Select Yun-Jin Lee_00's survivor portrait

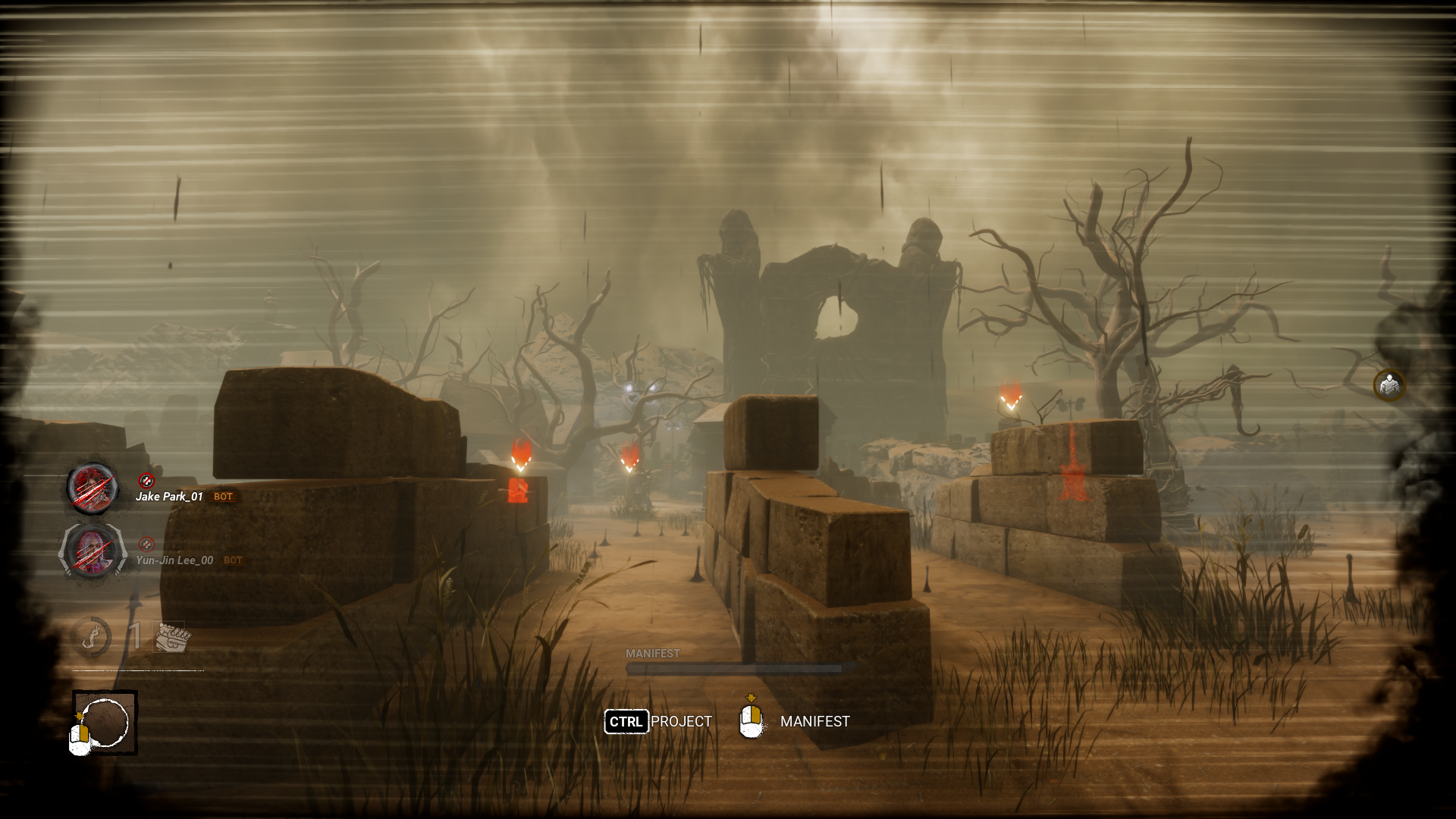click(92, 550)
